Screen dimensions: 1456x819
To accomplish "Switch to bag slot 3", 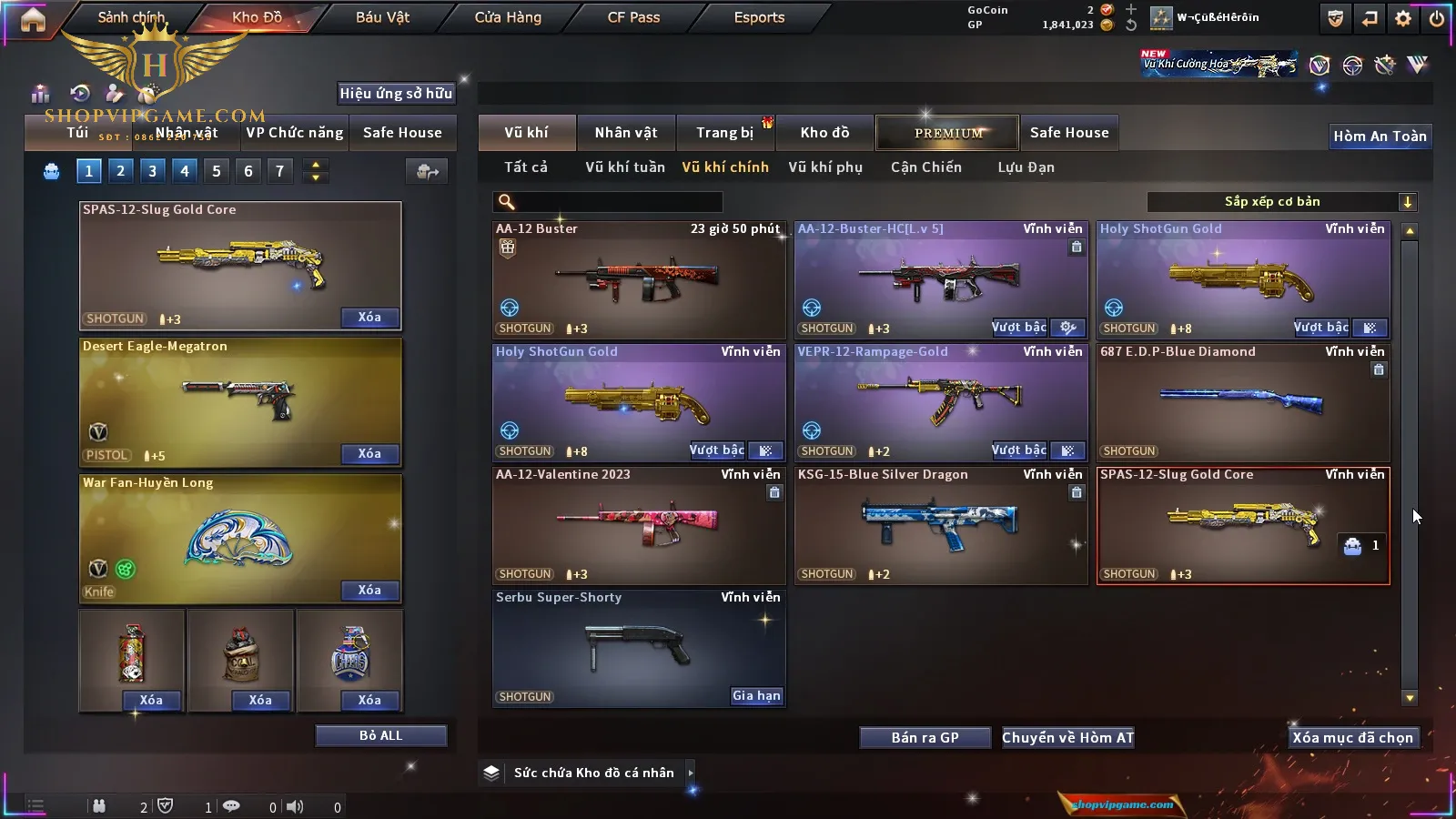I will (x=152, y=170).
